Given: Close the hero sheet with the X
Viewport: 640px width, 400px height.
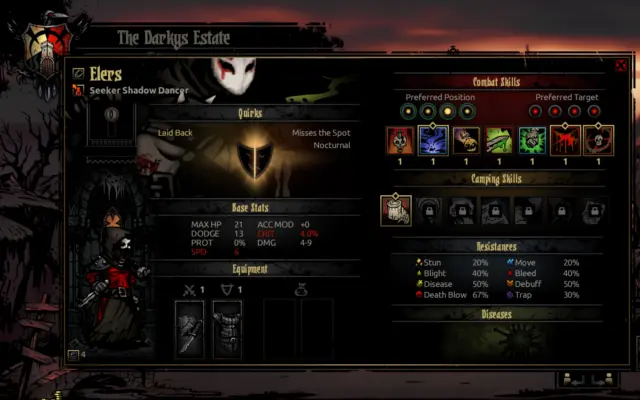Looking at the screenshot, I should point(621,67).
